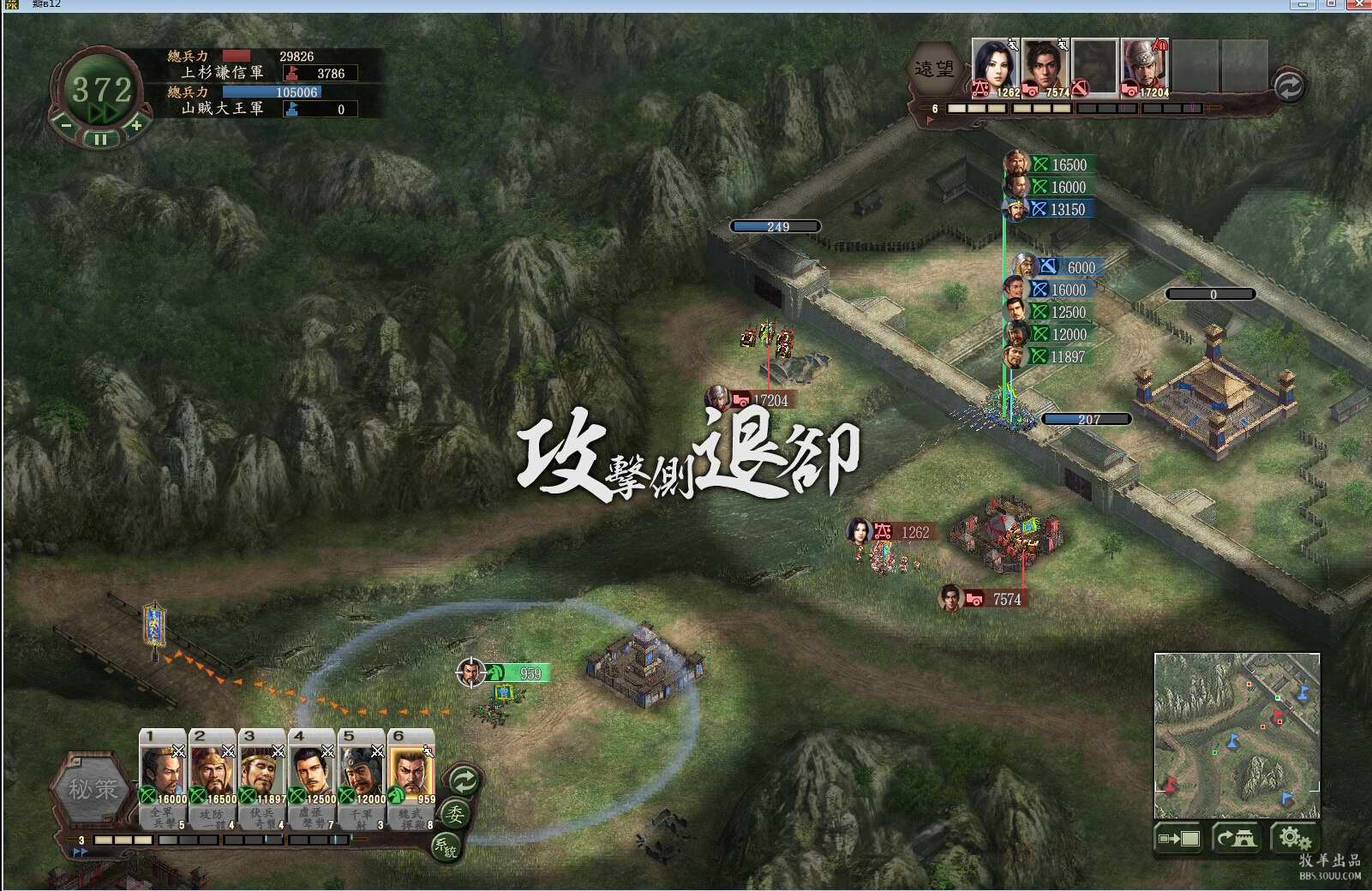Click the return-to-castle arrow icon below minimap
This screenshot has width=1372, height=891.
(1236, 838)
